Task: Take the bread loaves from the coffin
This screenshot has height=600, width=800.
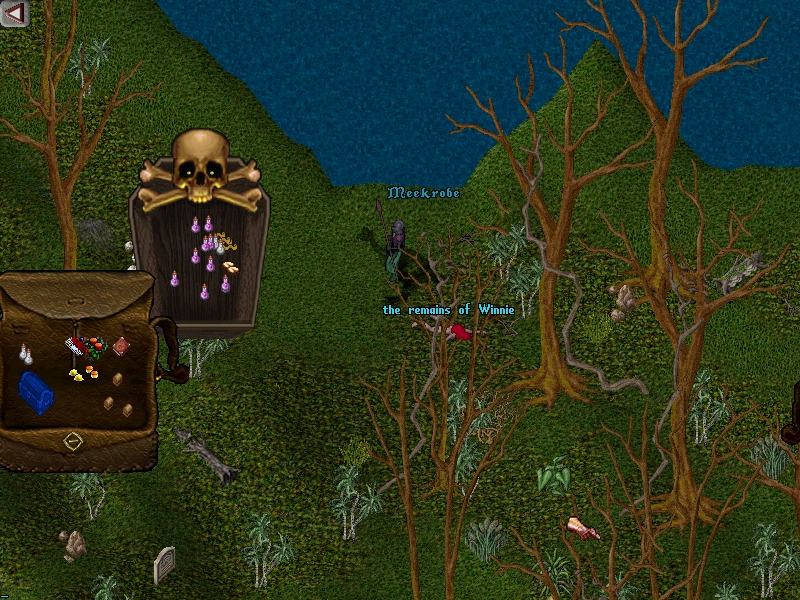Action: 231,267
